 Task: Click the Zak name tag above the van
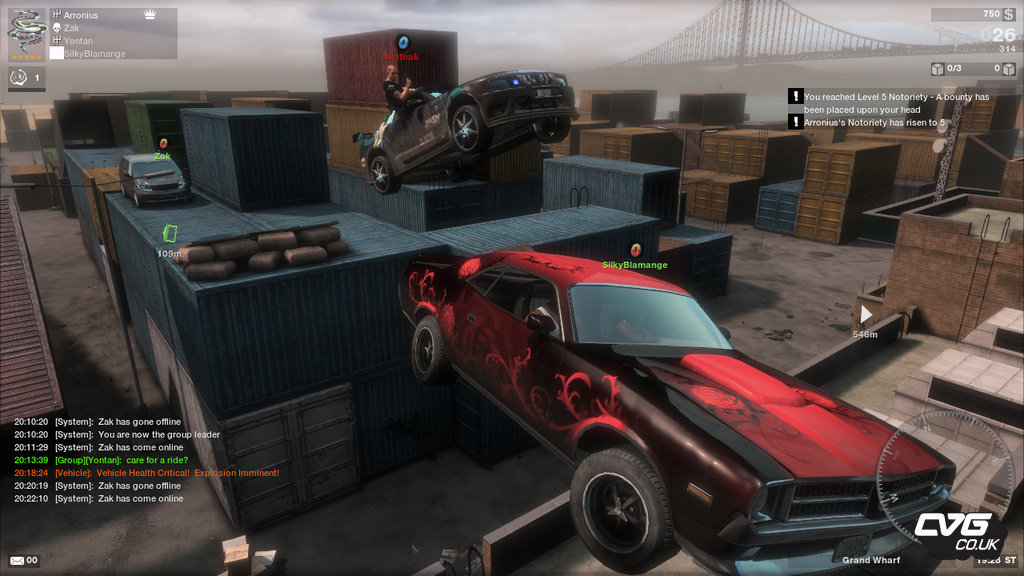(x=162, y=156)
